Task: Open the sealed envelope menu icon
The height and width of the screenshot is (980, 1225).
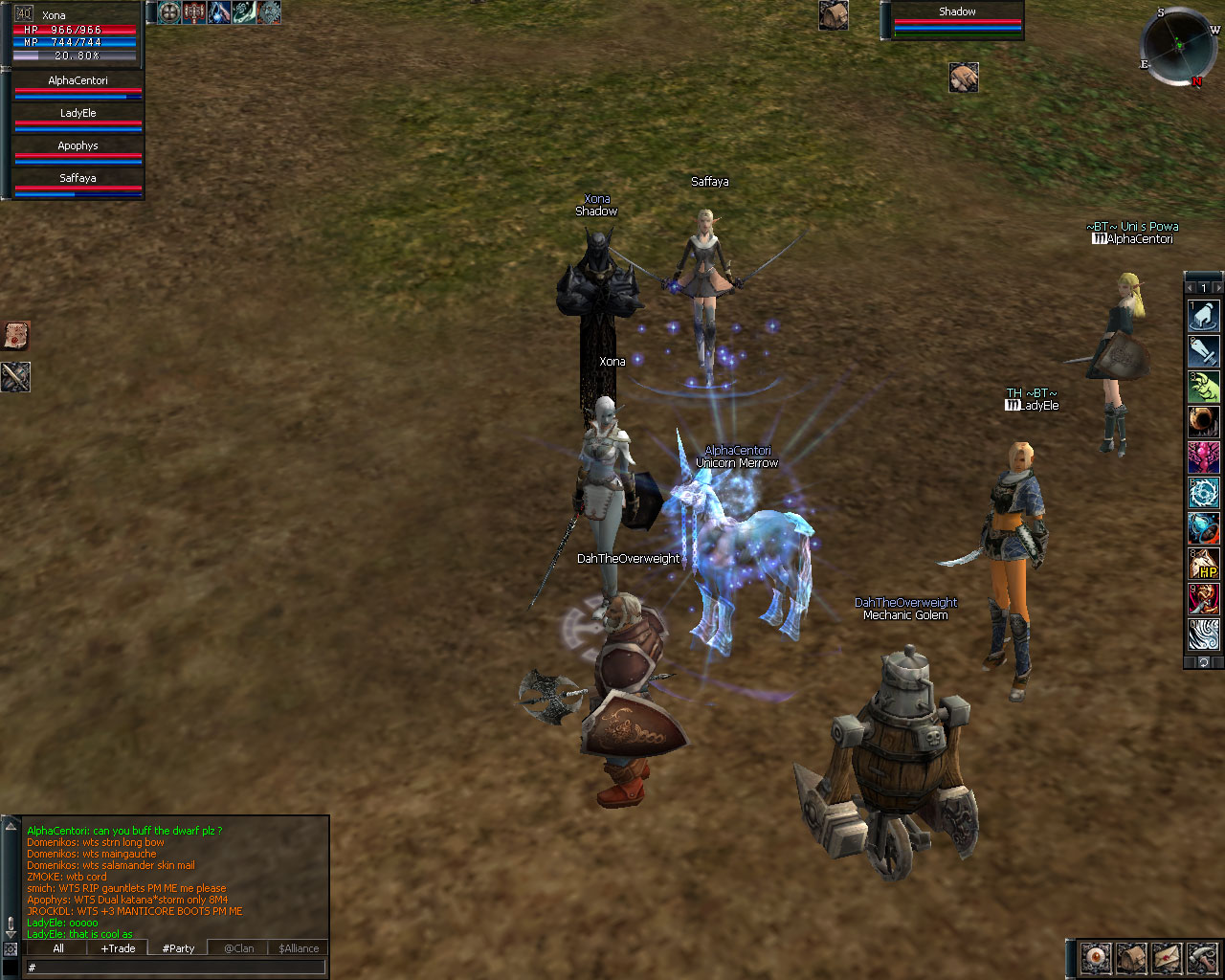Action: (1167, 957)
